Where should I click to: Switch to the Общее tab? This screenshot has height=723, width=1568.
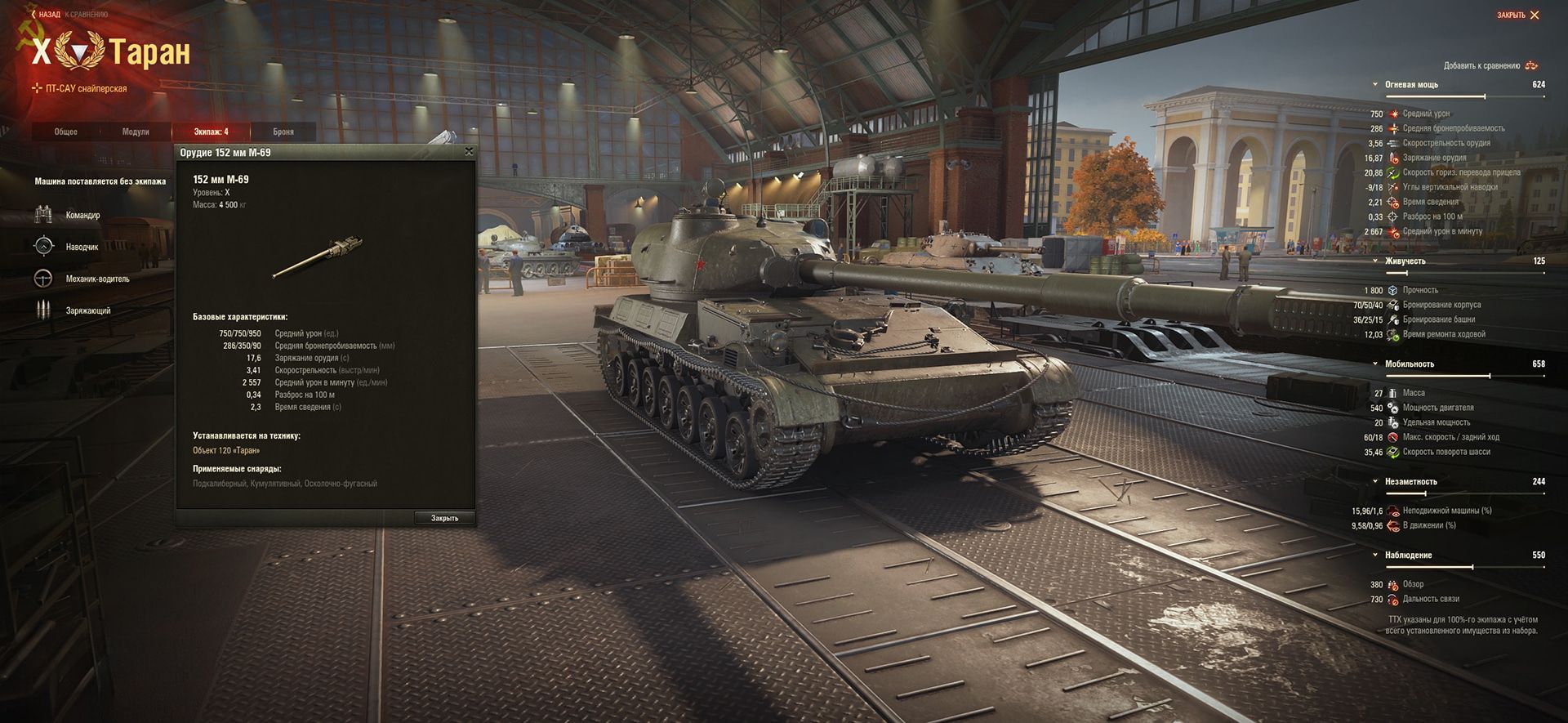tap(66, 132)
